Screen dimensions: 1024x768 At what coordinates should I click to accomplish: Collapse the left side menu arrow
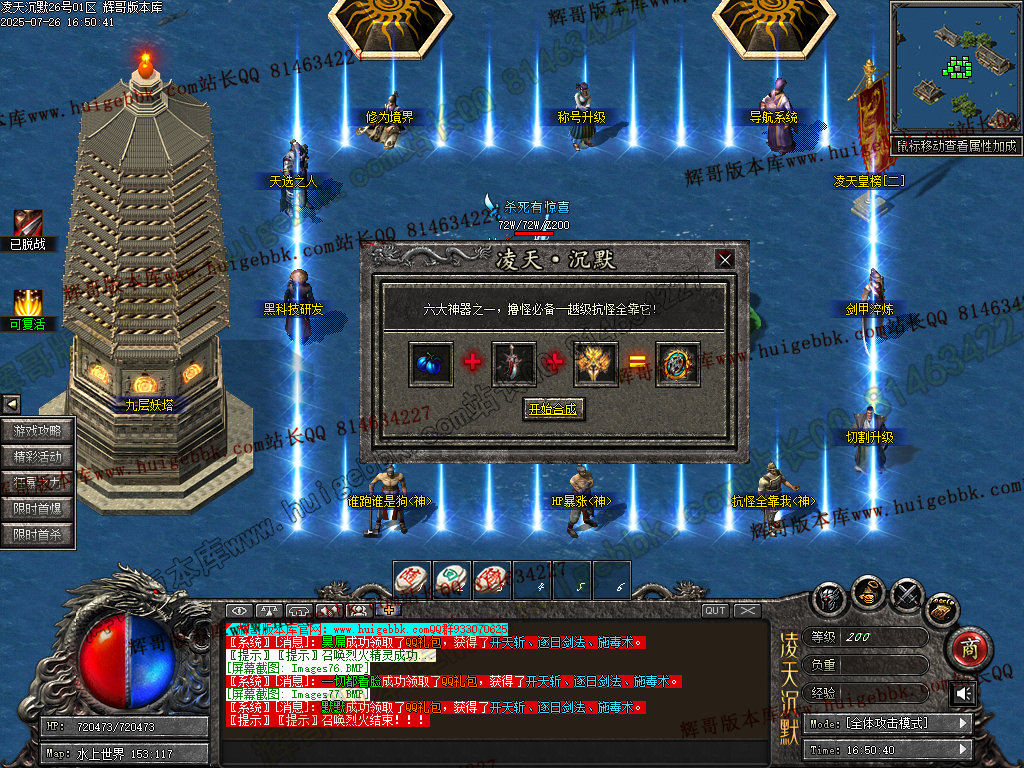pos(11,404)
